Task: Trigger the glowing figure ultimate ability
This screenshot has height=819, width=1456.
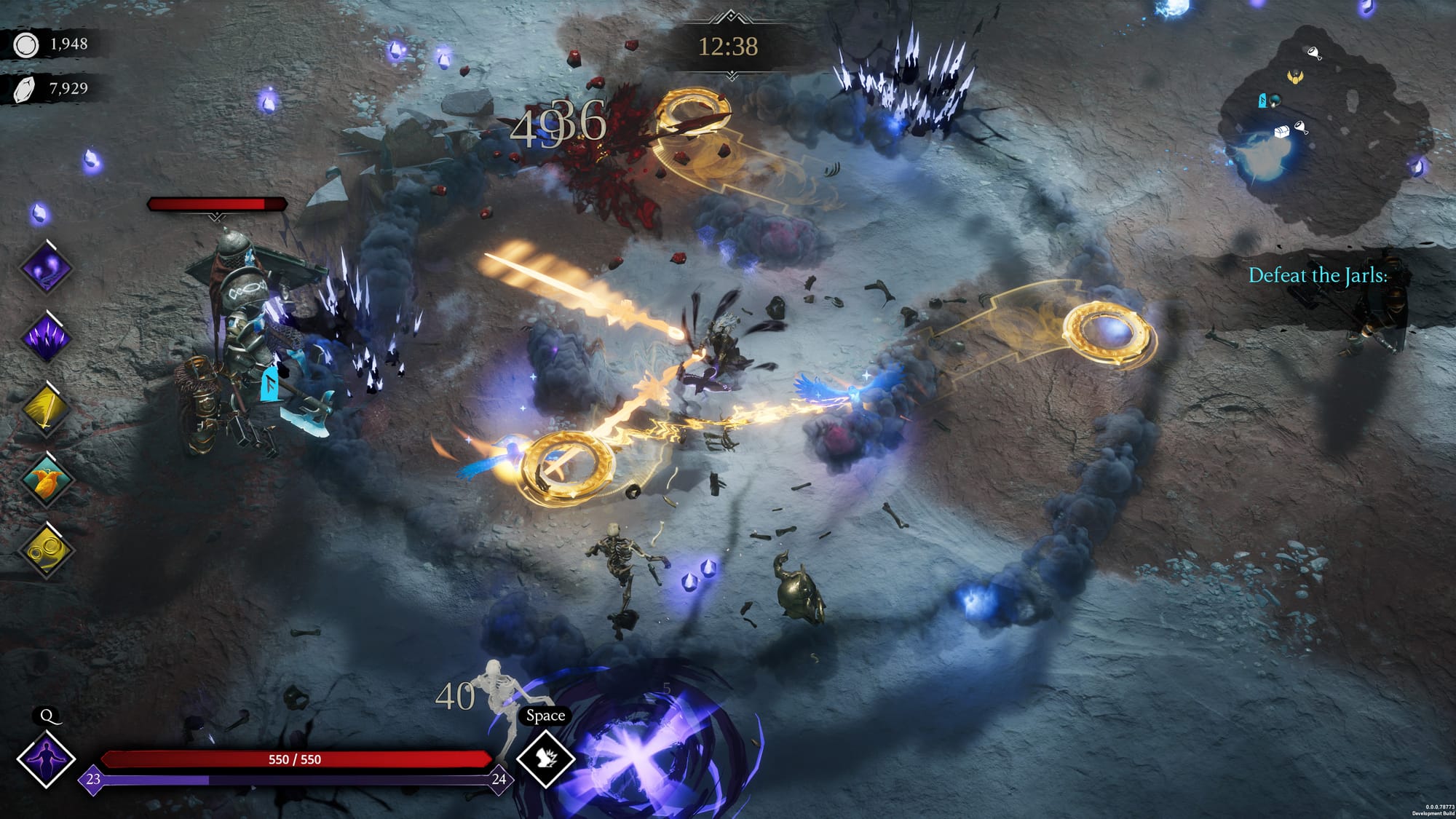Action: (46, 758)
